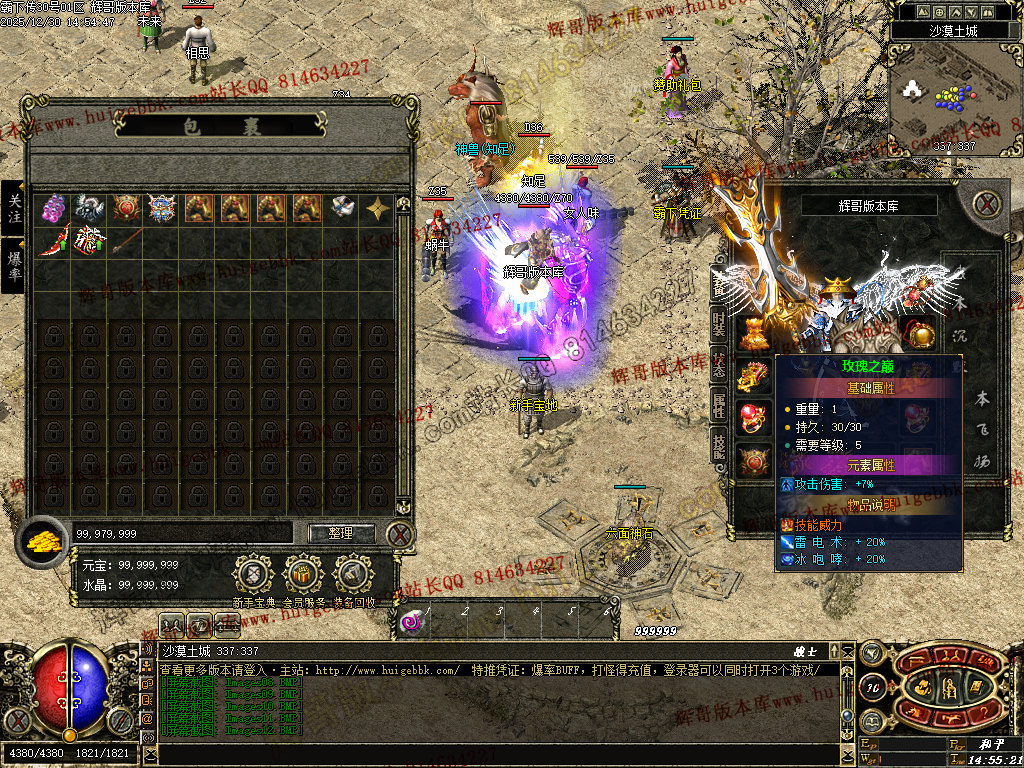
Task: Open the 技能 skills tab
Action: [719, 445]
